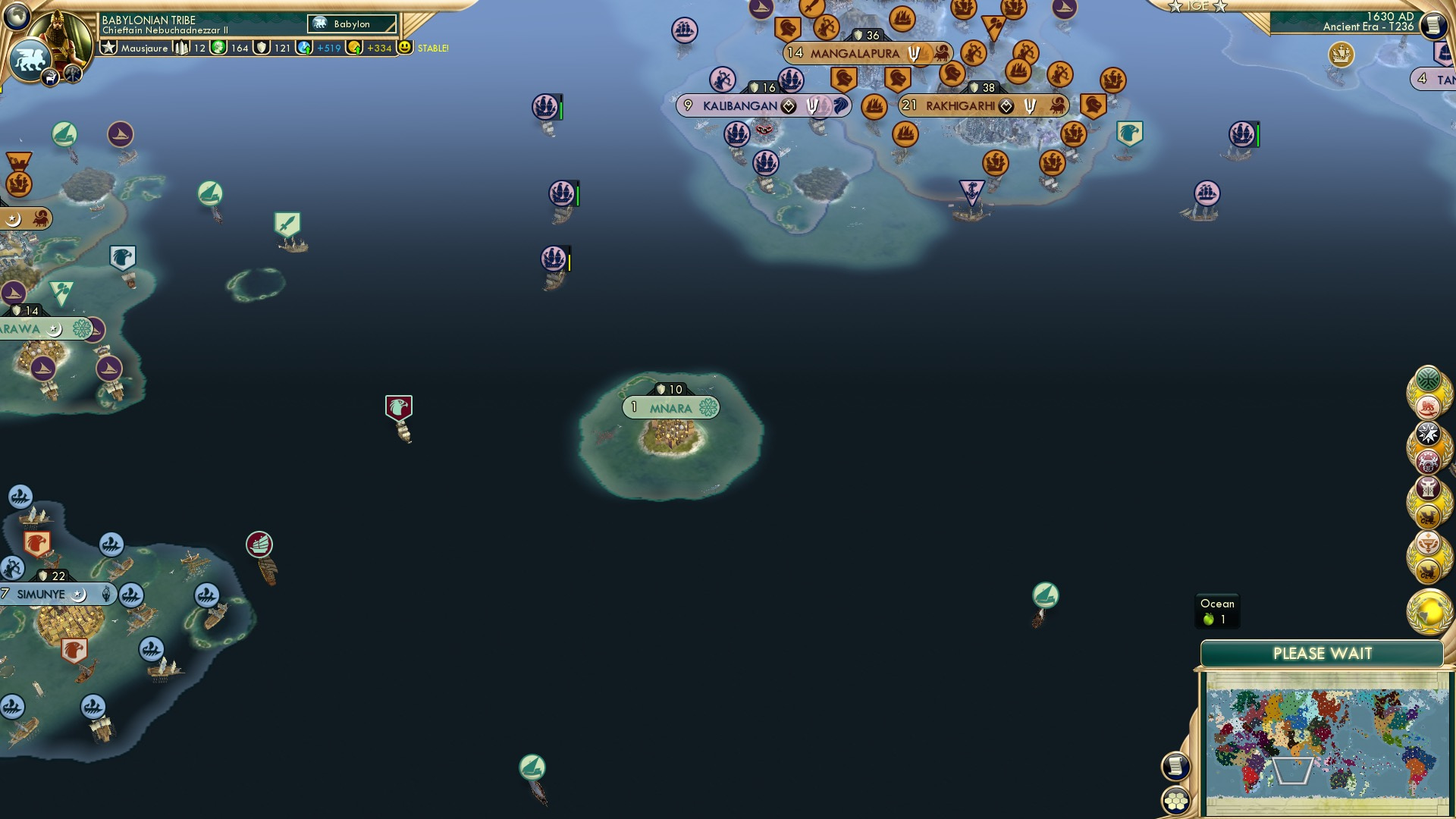The image size is (1456, 819).
Task: Expand the Mnara city banner
Action: coord(671,407)
